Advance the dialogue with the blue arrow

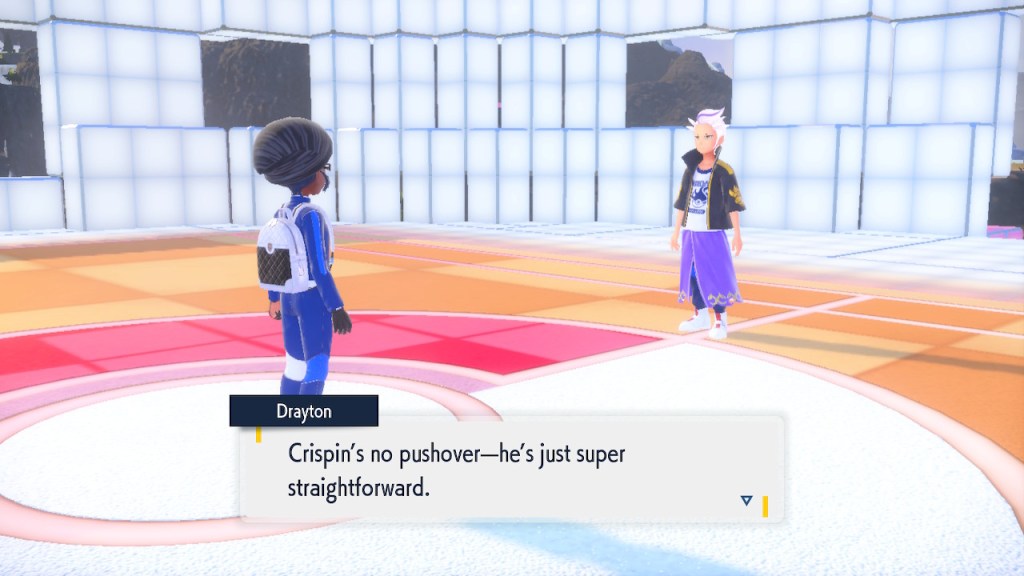tap(746, 500)
